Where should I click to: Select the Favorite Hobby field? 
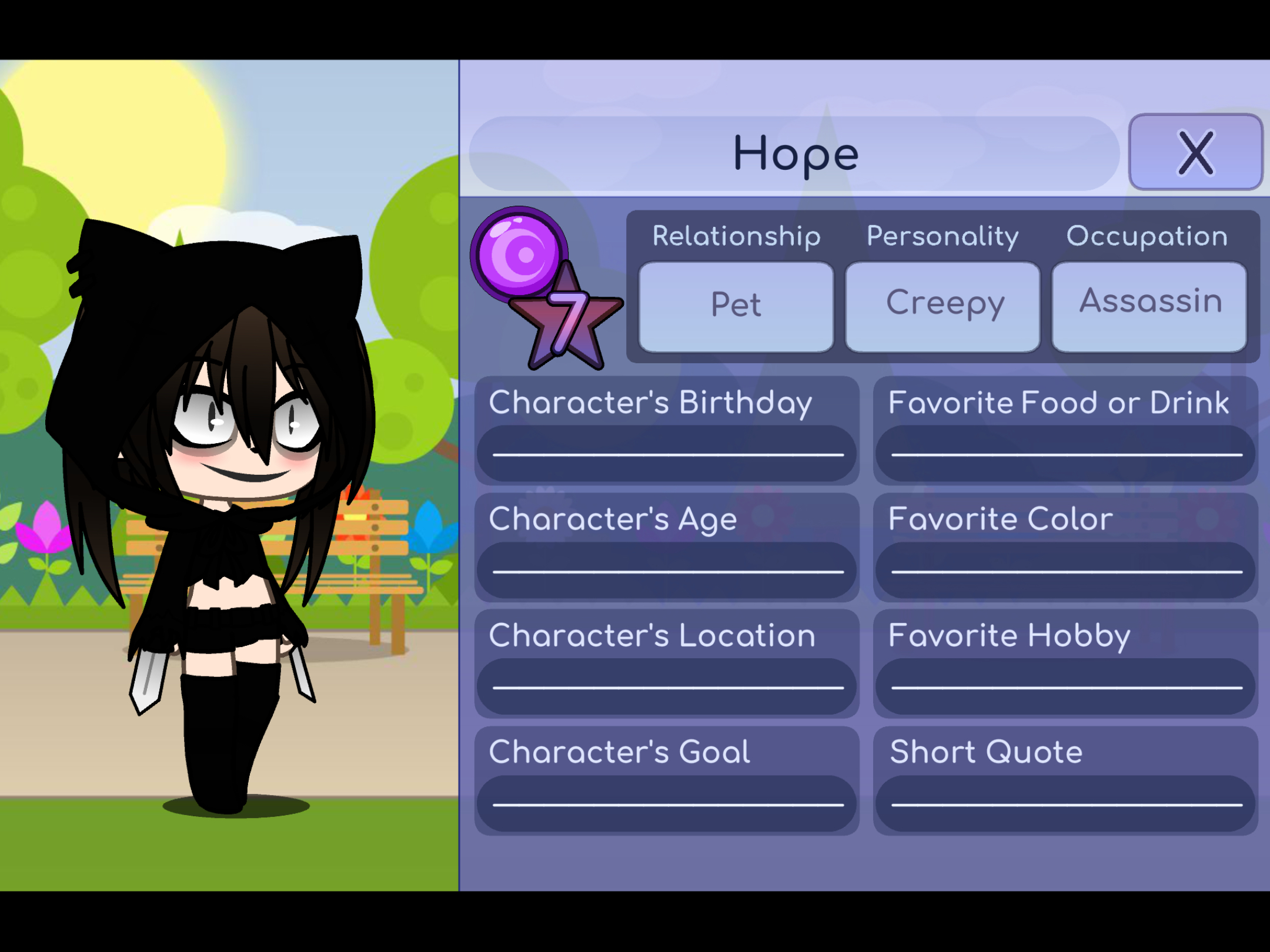point(1065,685)
